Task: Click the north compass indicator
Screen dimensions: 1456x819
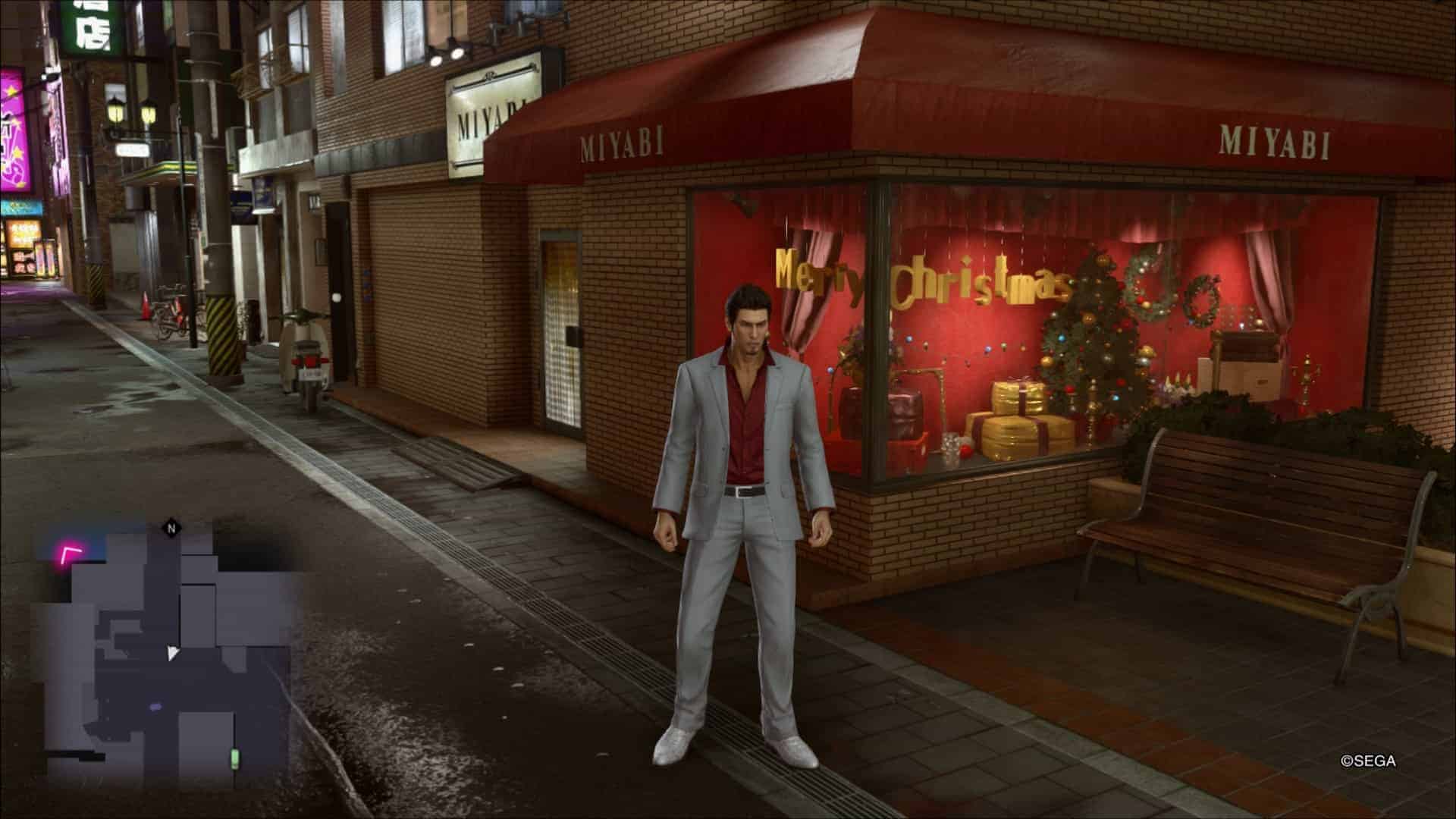Action: pos(172,528)
